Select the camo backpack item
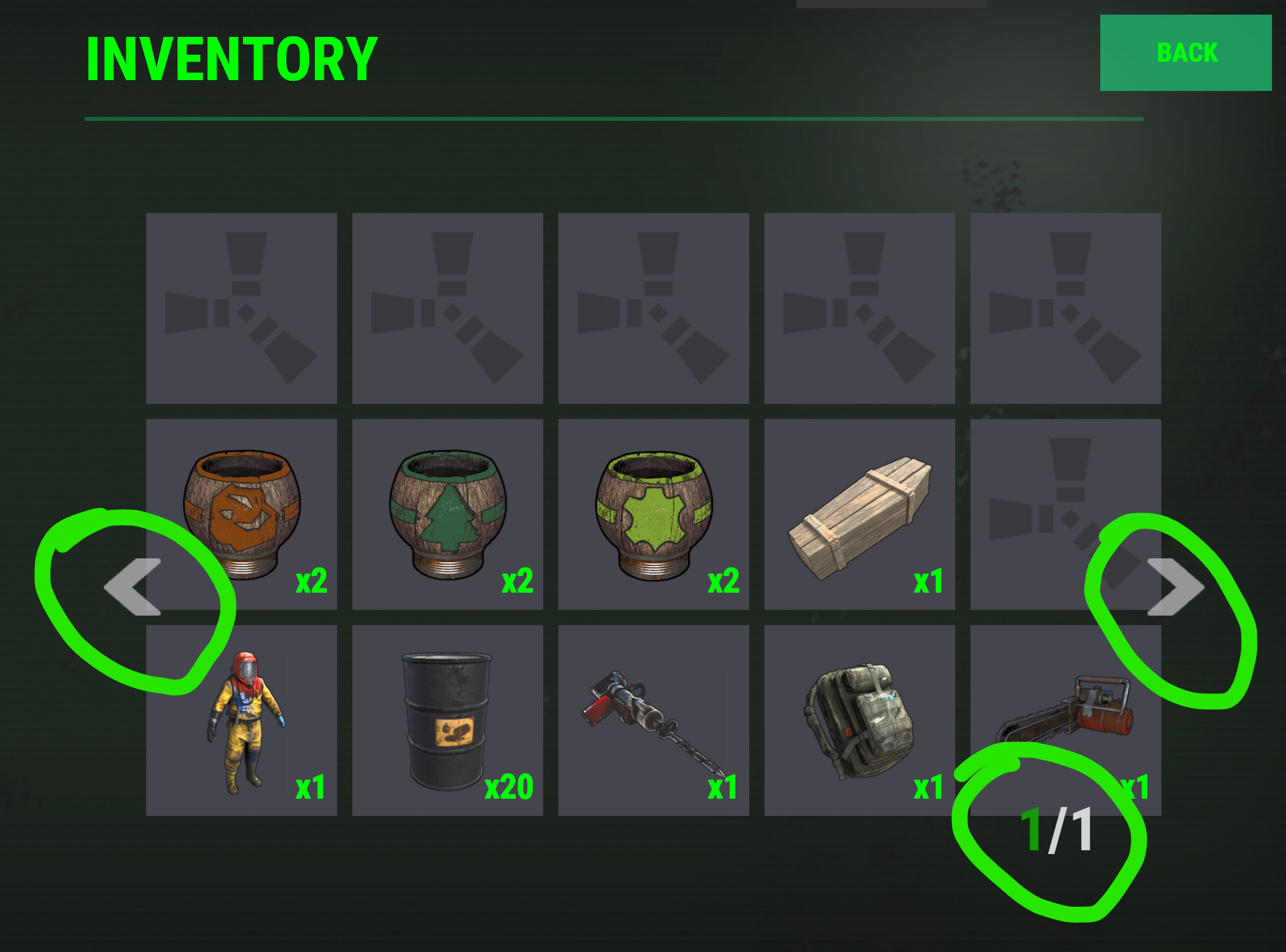1286x952 pixels. [860, 720]
